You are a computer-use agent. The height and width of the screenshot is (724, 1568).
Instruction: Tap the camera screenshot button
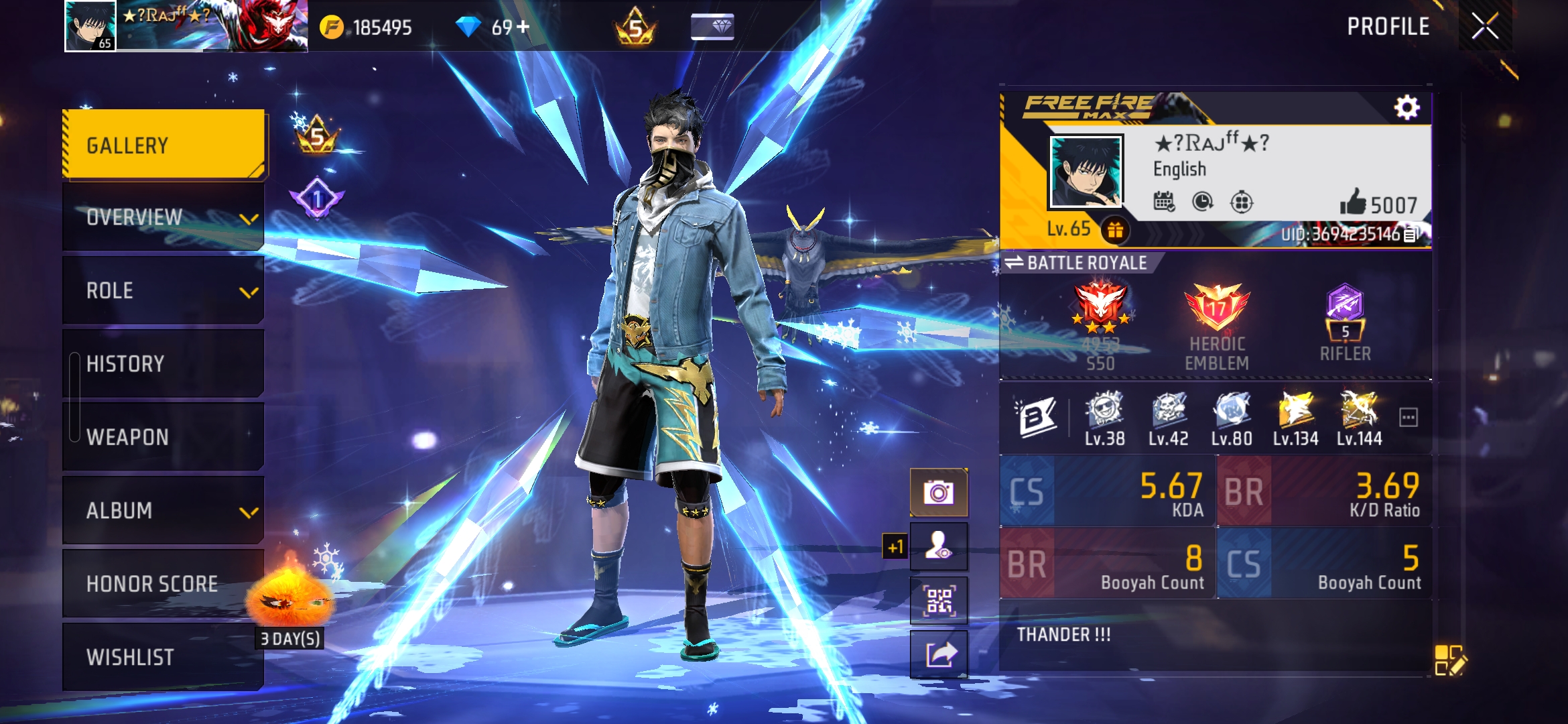938,493
